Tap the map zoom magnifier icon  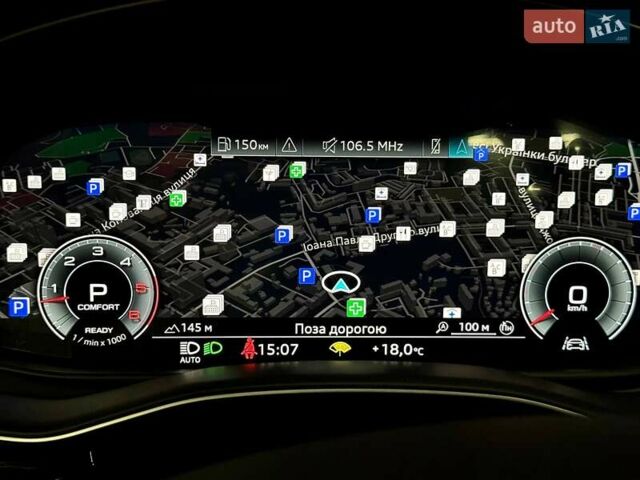pyautogui.click(x=443, y=327)
